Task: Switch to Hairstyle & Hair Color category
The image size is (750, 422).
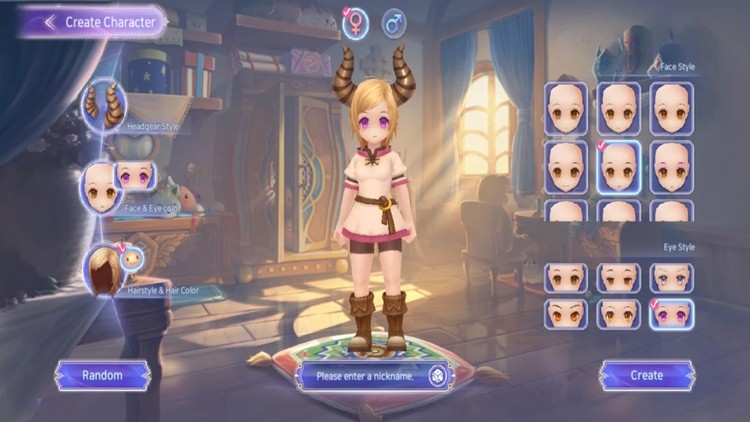Action: [105, 268]
